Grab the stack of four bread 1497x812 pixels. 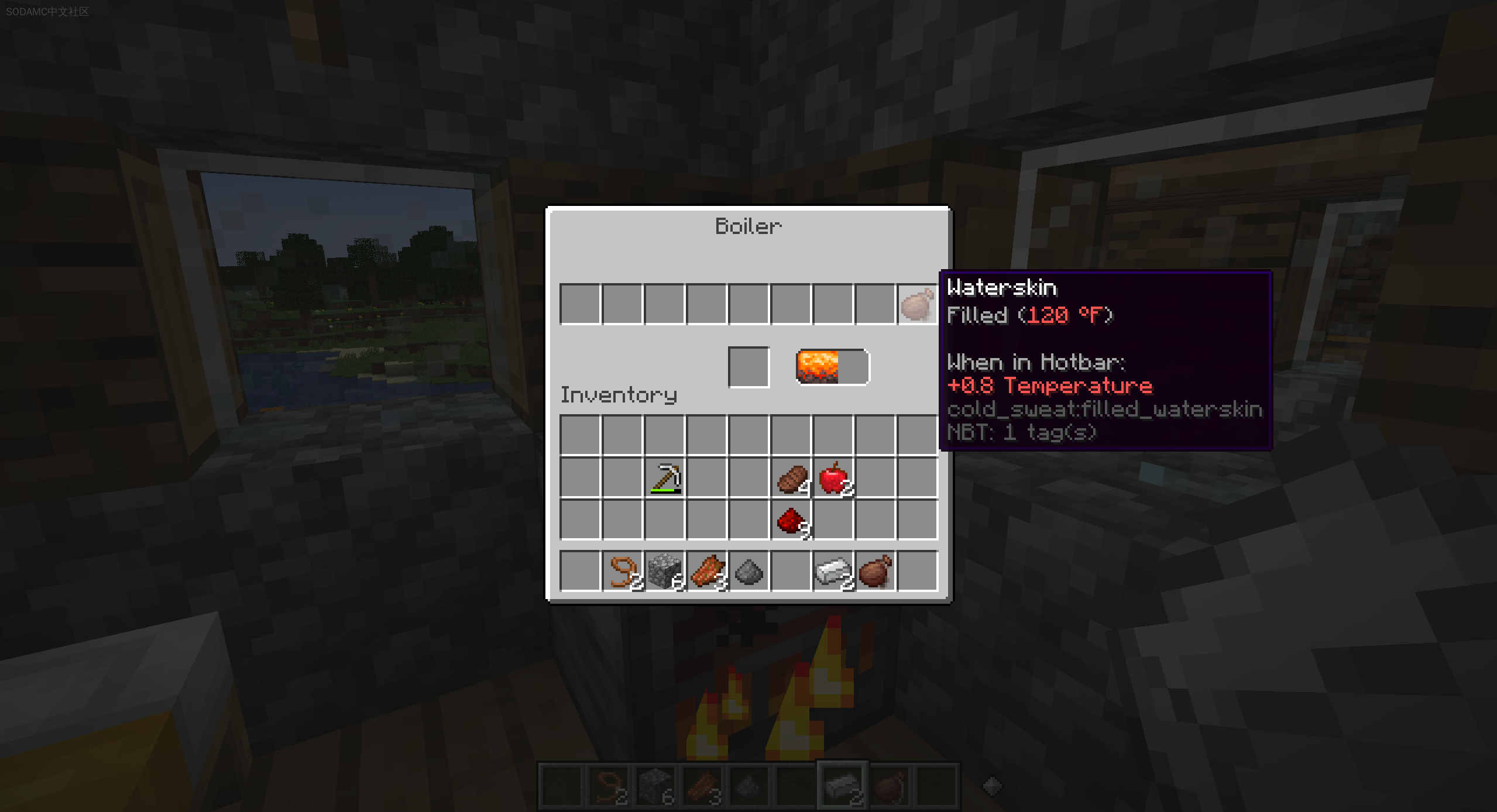(791, 479)
